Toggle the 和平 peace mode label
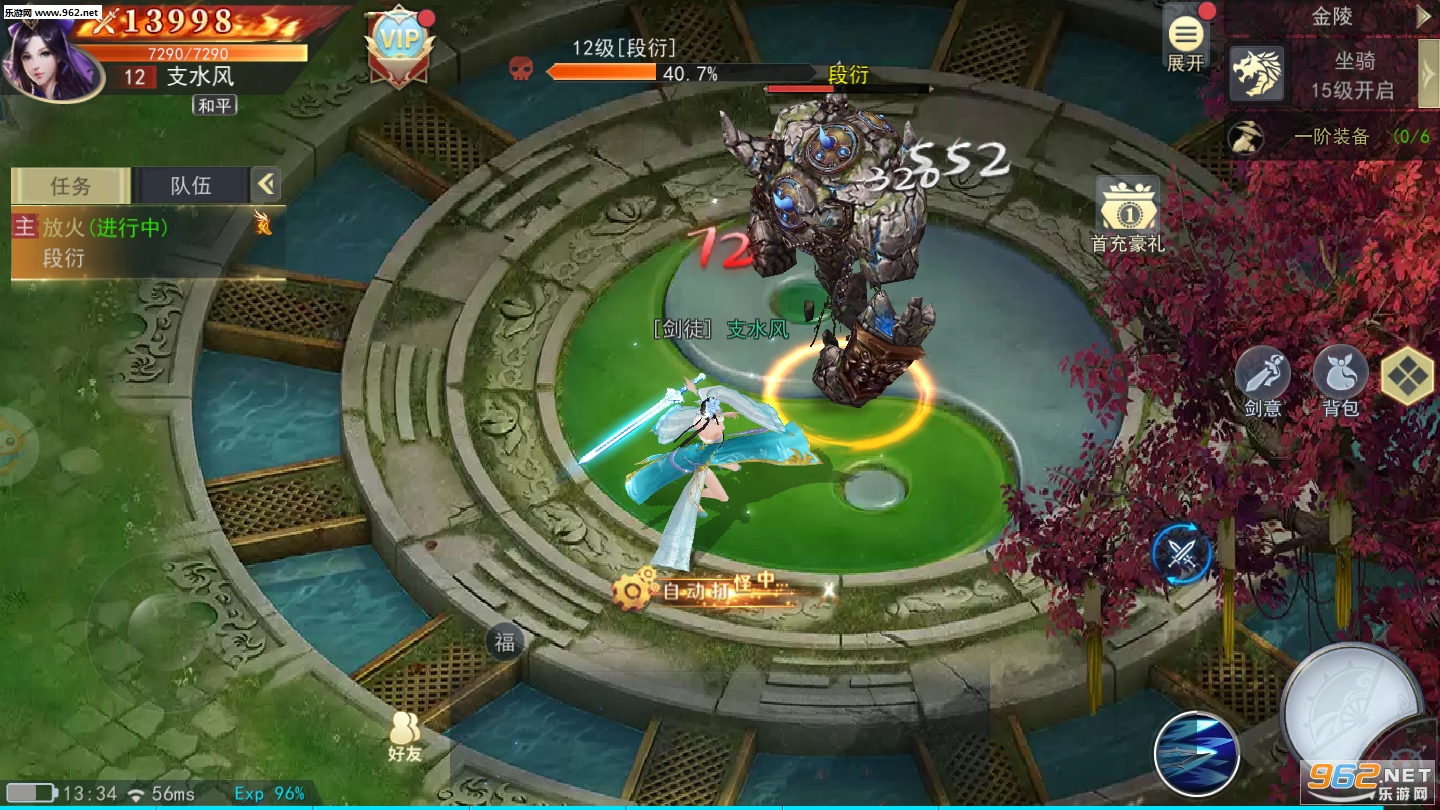This screenshot has width=1440, height=810. coord(215,105)
